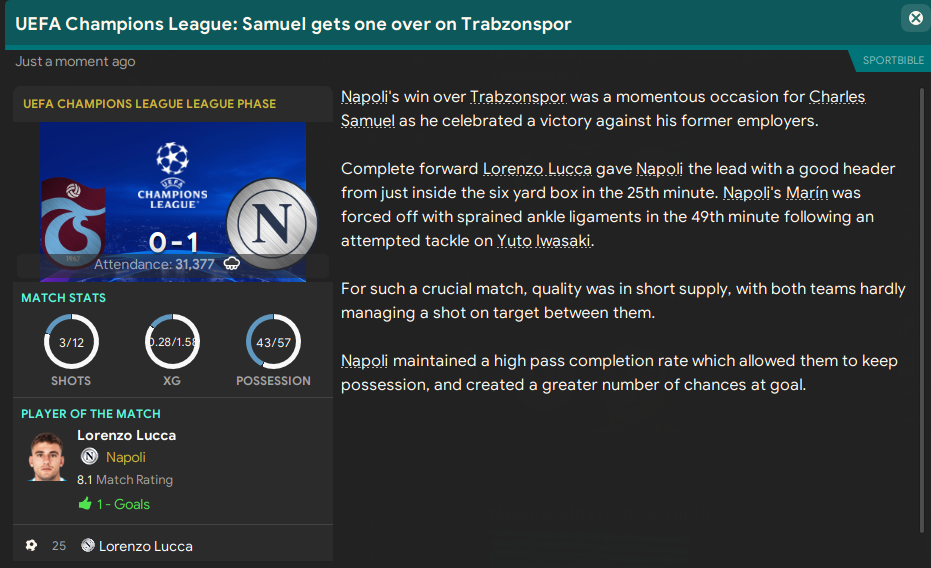The width and height of the screenshot is (931, 568).
Task: Open Napoli club link under Player of the Match
Action: (125, 457)
